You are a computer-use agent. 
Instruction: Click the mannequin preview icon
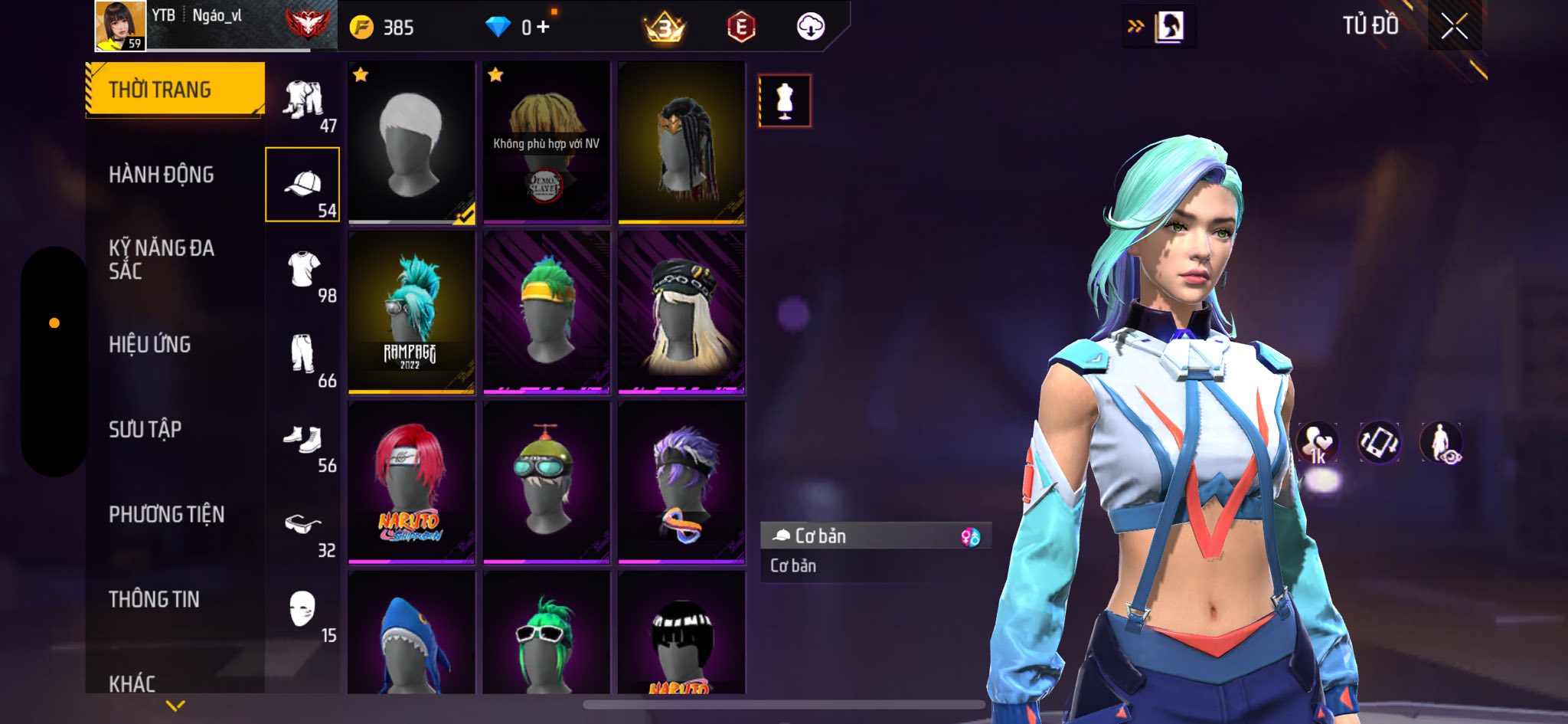[x=785, y=100]
